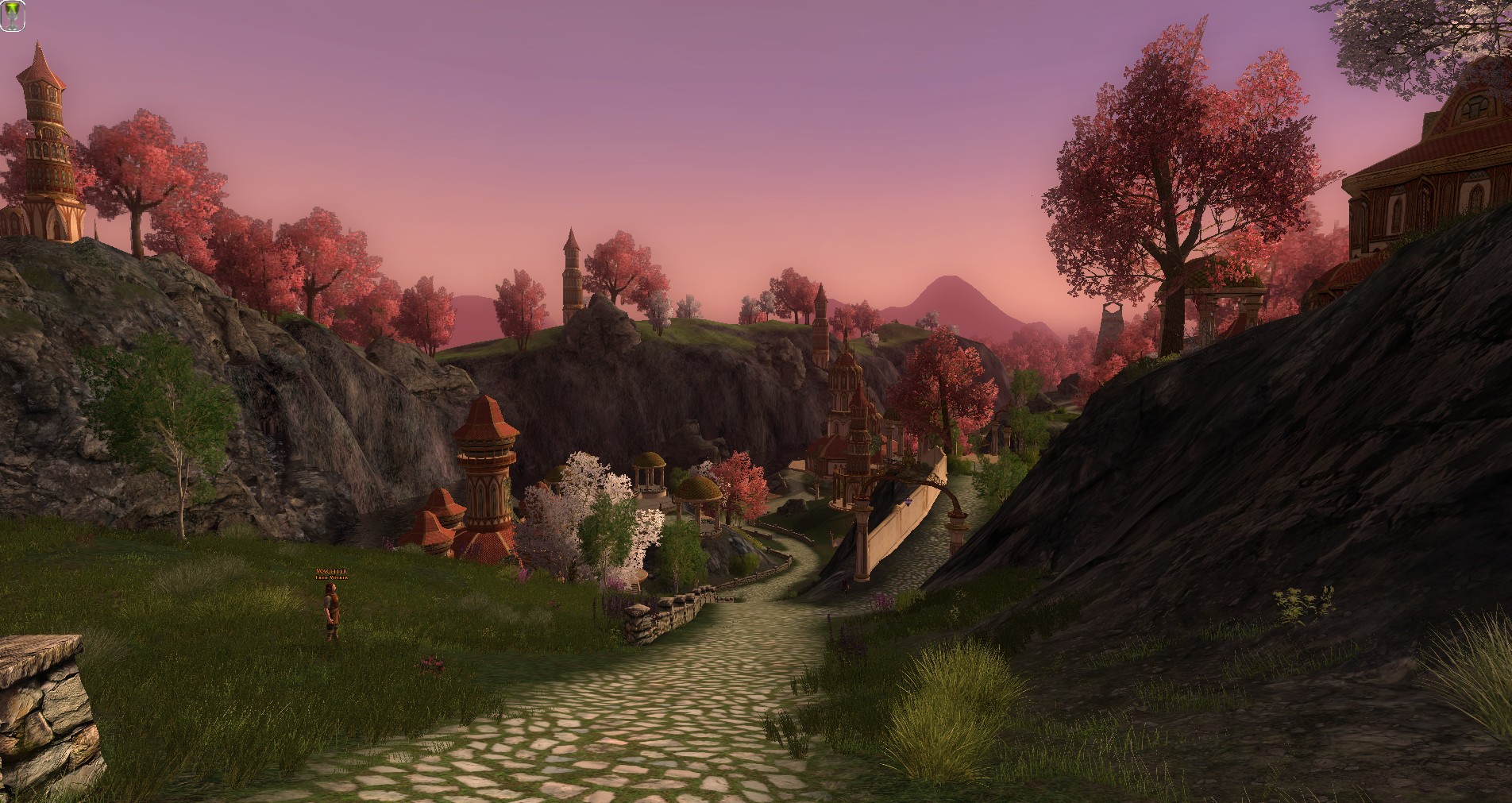Click the green goblet effect icon
This screenshot has width=1512, height=803.
click(x=12, y=17)
